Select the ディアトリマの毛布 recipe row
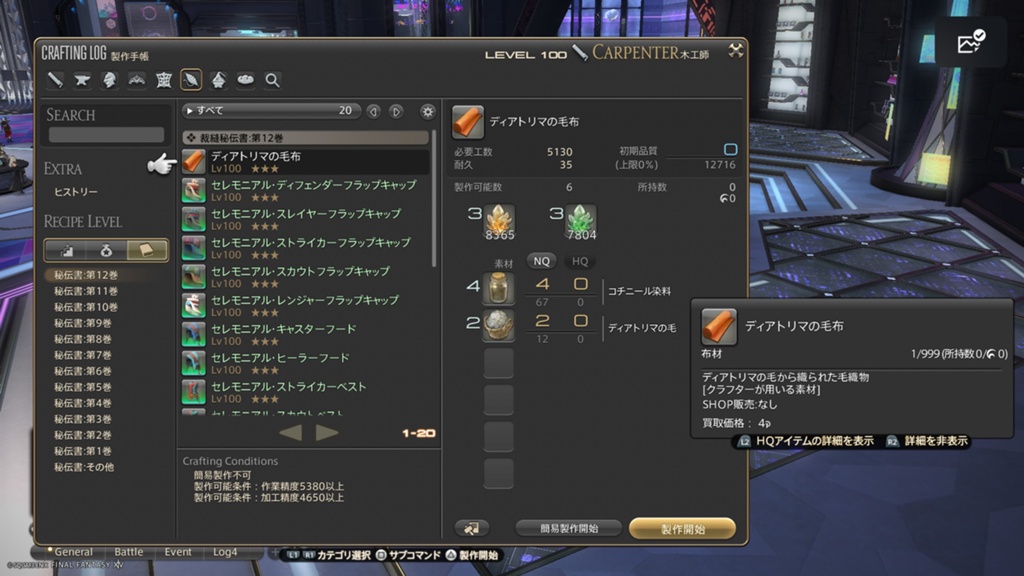 (x=305, y=162)
